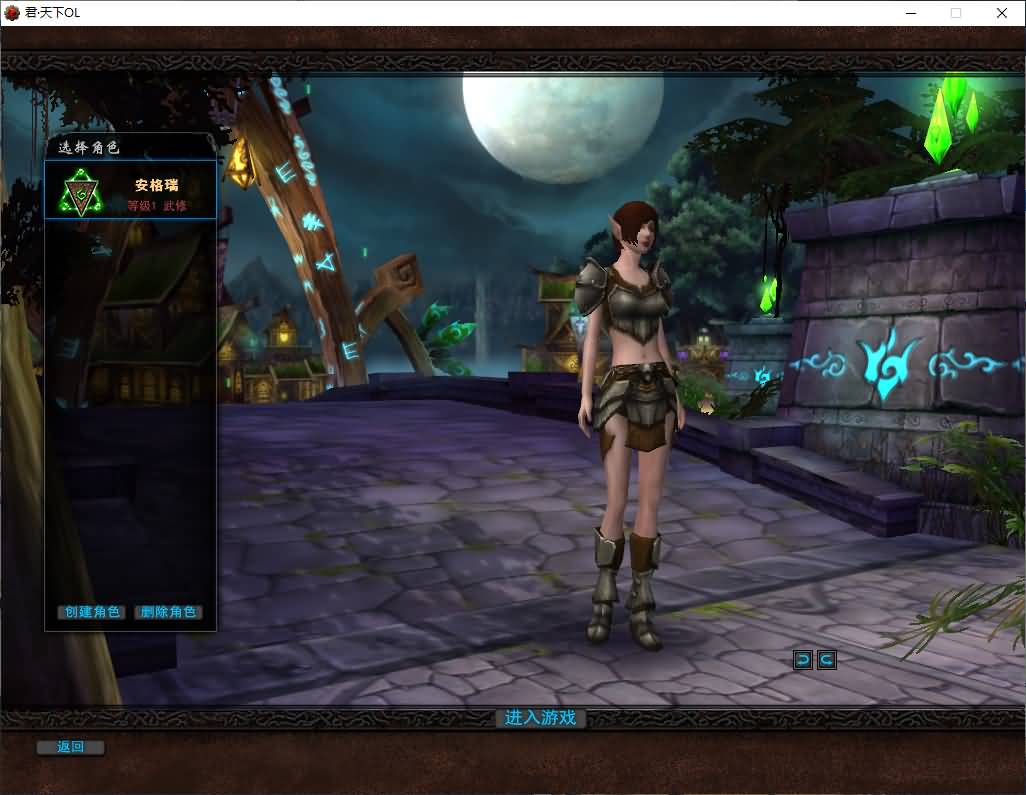Rotate character with the right arrow button
The image size is (1026, 795).
tap(826, 659)
